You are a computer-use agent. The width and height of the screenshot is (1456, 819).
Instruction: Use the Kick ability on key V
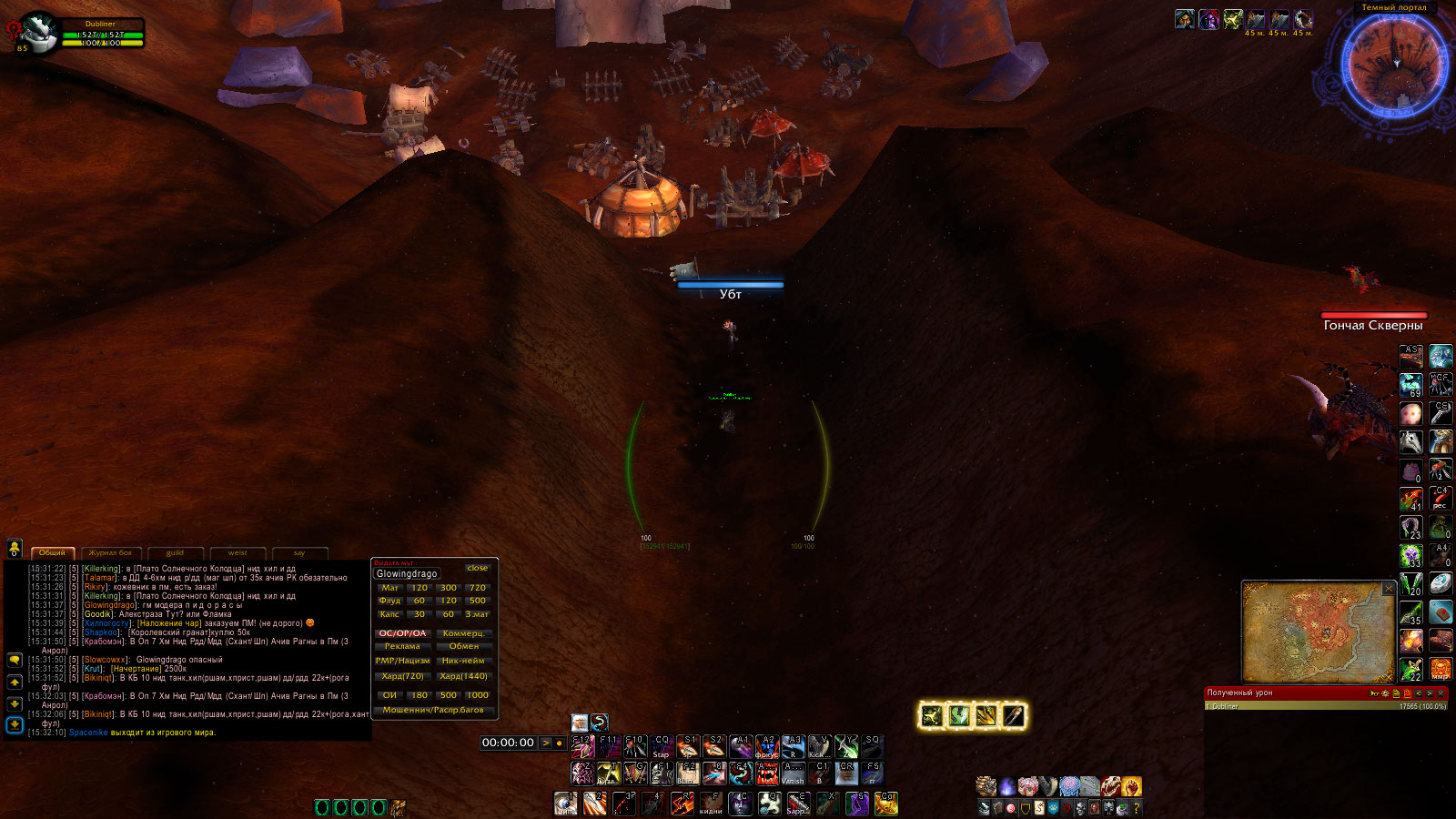click(x=819, y=747)
